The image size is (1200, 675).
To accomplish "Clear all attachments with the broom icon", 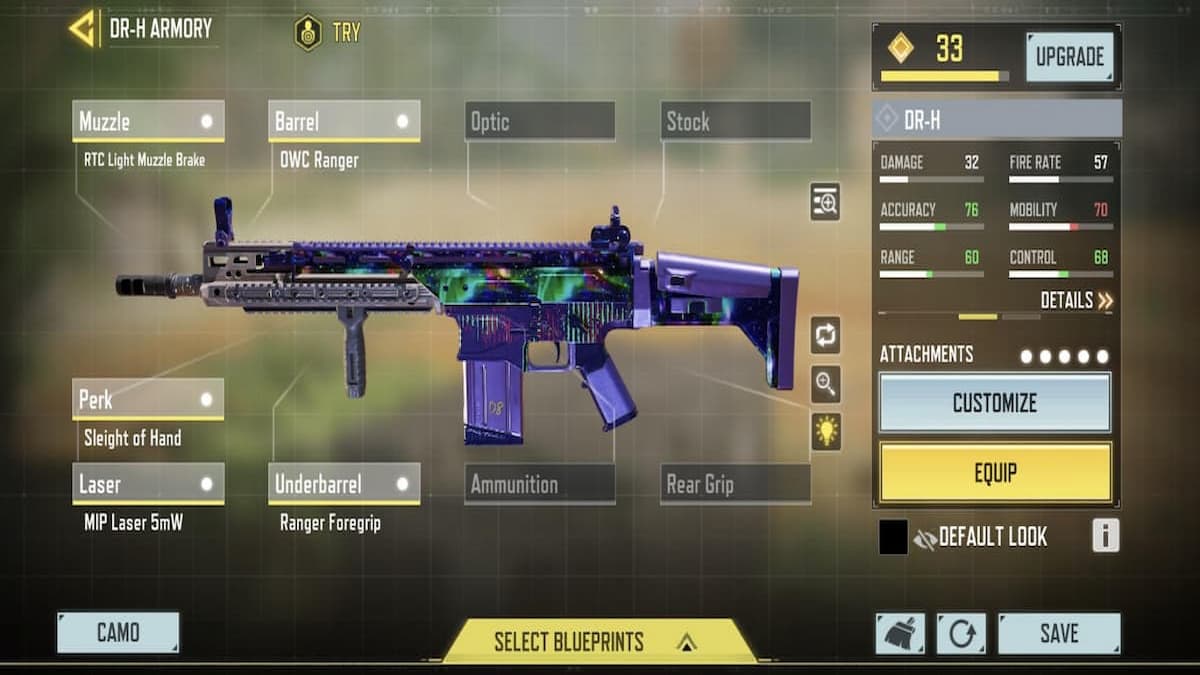I will [900, 633].
